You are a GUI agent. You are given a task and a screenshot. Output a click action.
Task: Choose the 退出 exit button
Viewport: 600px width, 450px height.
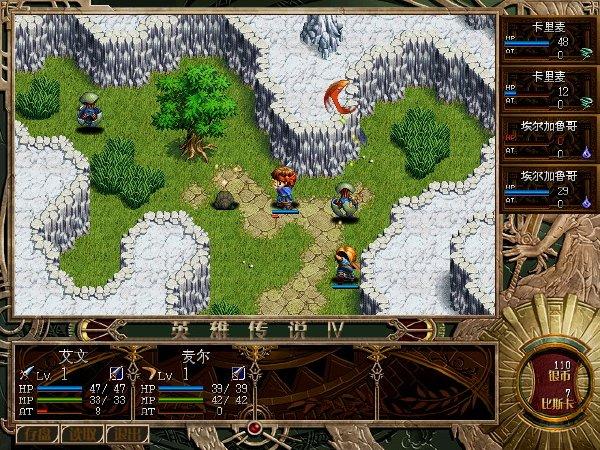[x=126, y=433]
